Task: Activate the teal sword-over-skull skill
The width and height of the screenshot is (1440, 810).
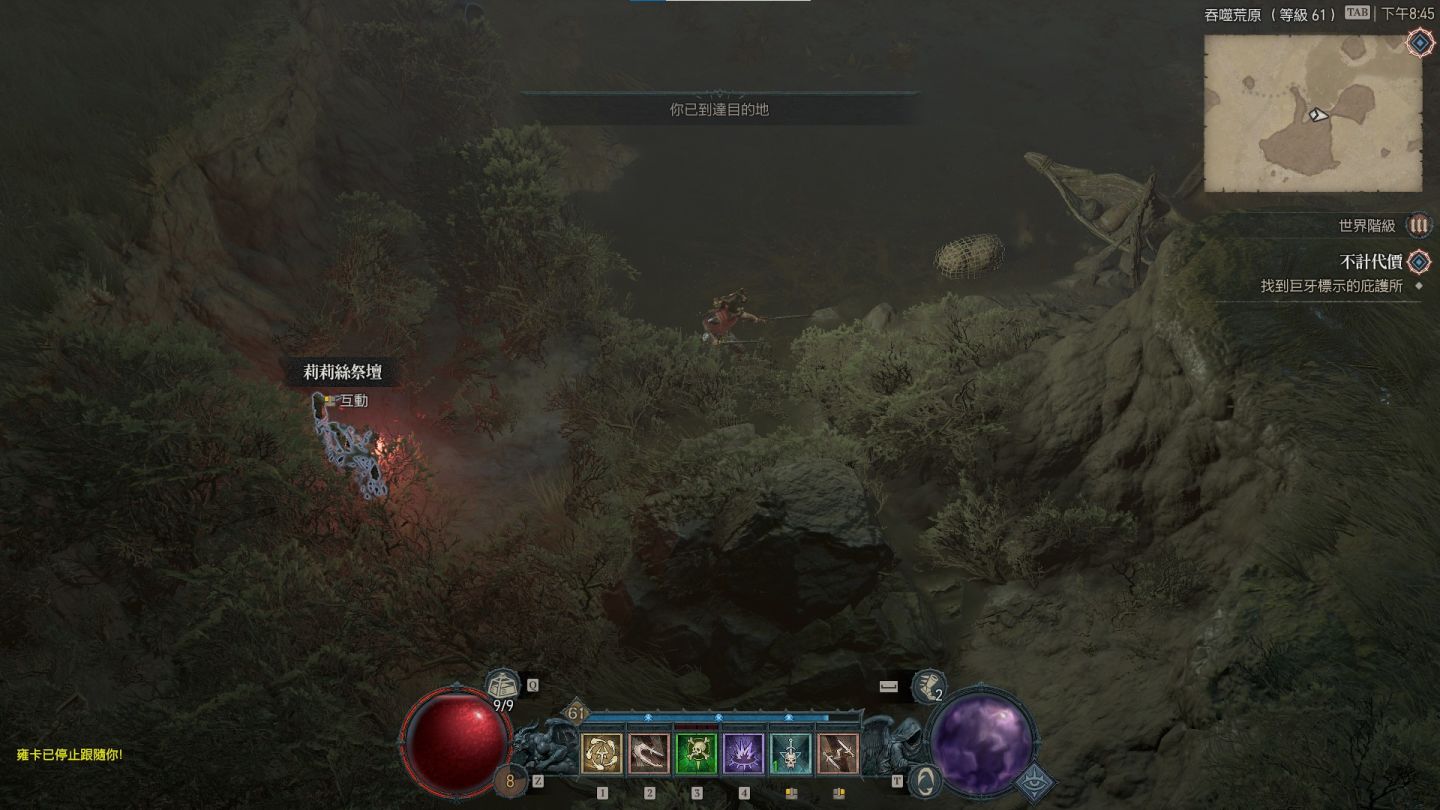Action: coord(791,754)
